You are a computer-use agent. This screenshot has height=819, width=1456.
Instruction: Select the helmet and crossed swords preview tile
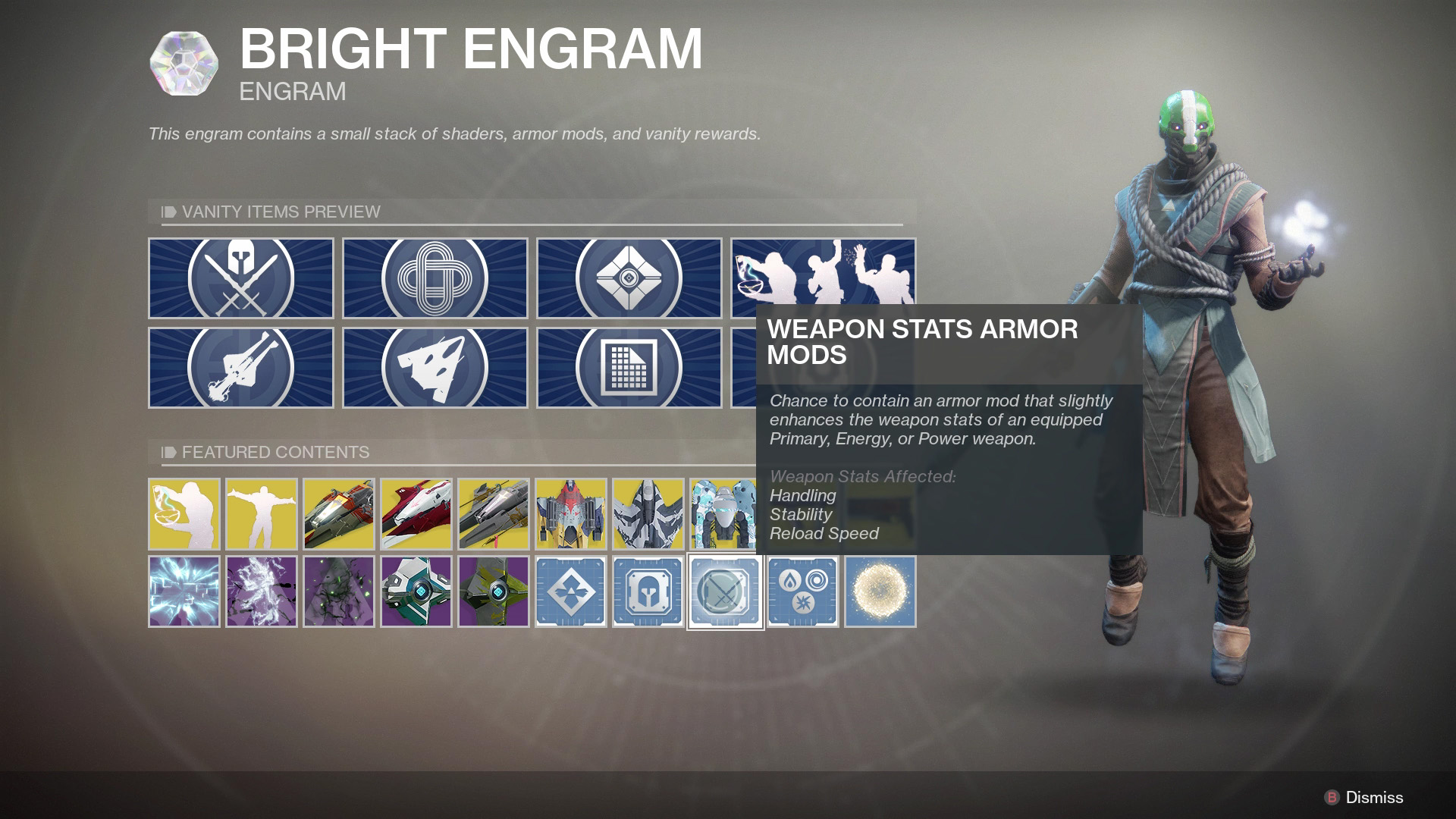240,278
